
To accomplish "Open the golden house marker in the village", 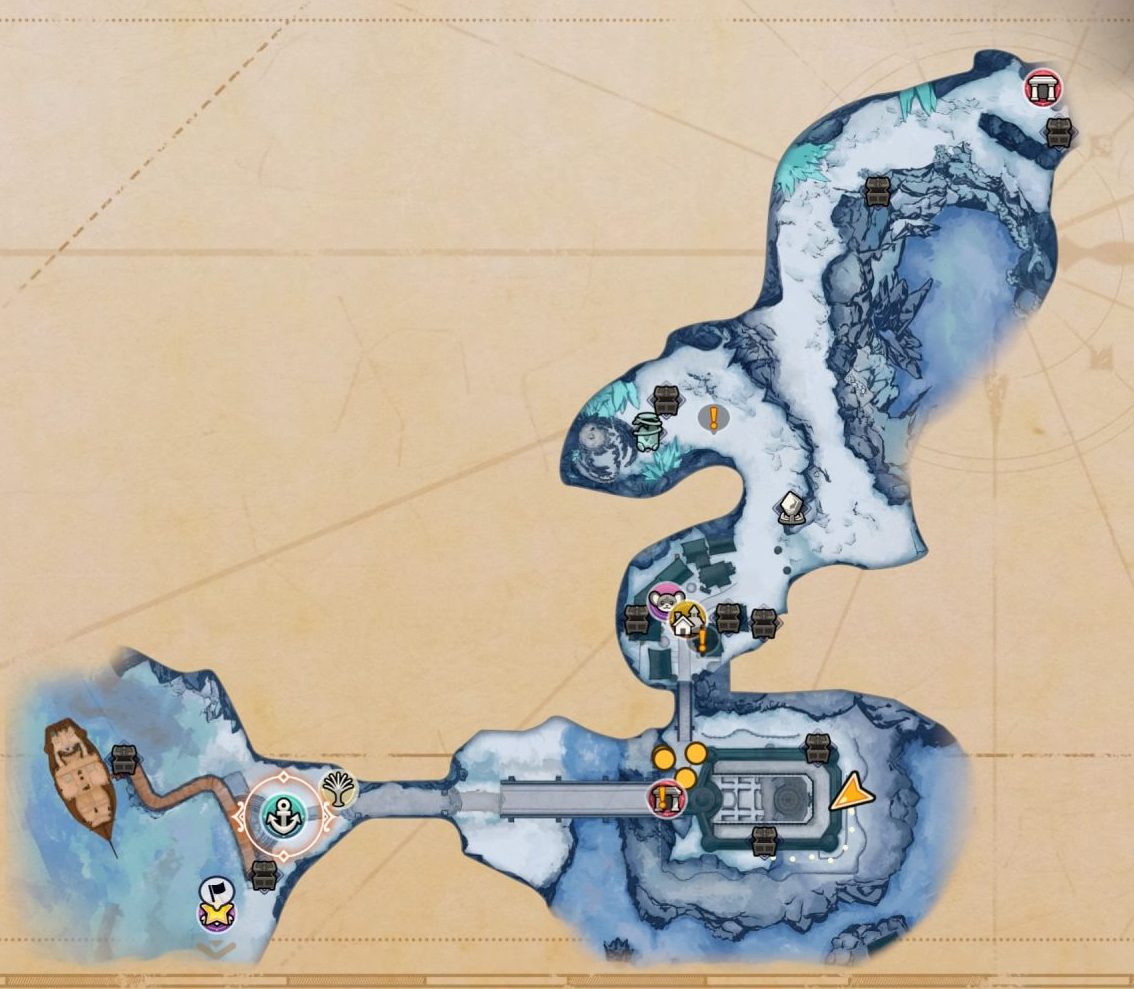I will pos(685,622).
